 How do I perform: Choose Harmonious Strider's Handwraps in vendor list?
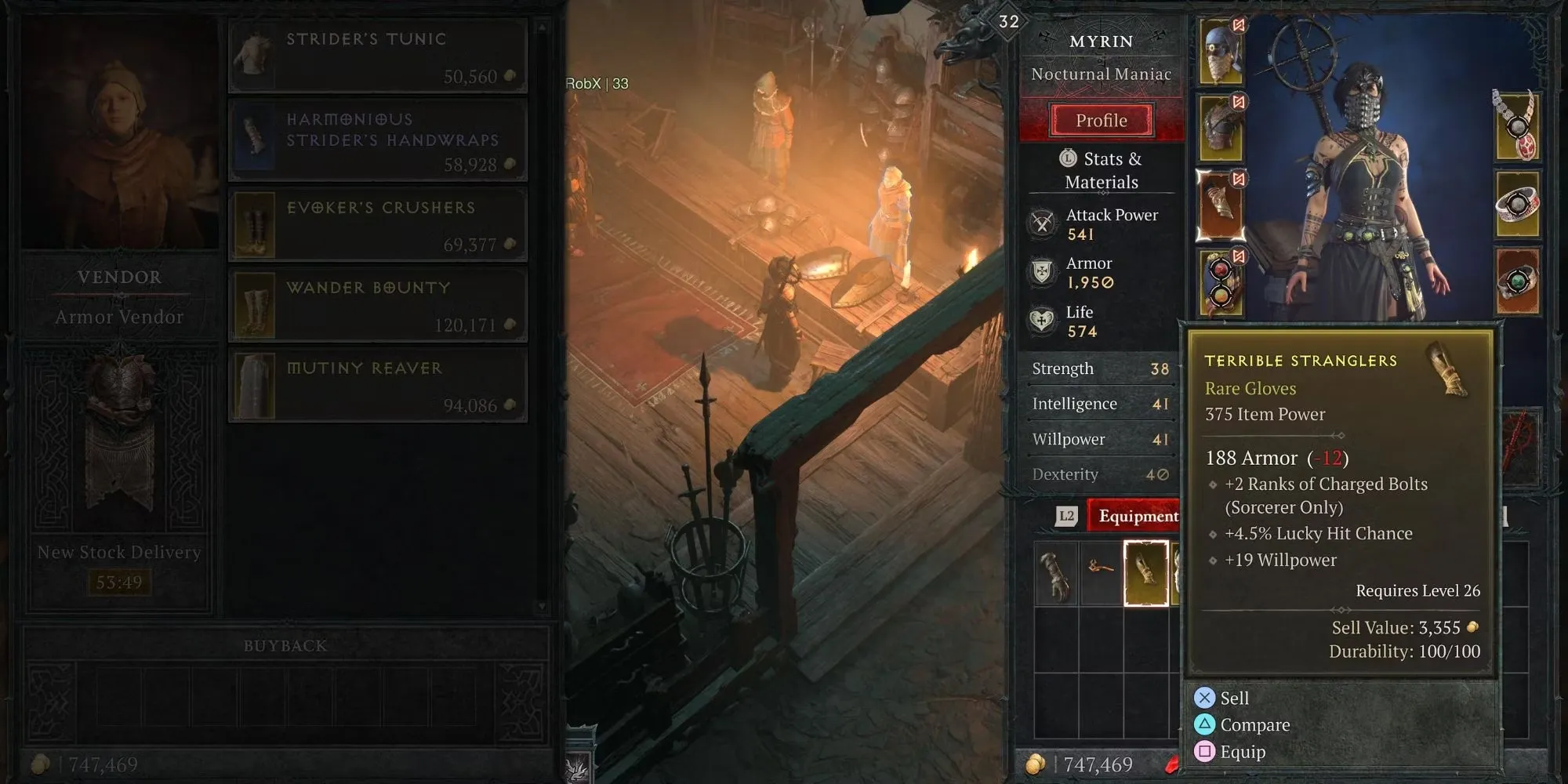tap(378, 140)
